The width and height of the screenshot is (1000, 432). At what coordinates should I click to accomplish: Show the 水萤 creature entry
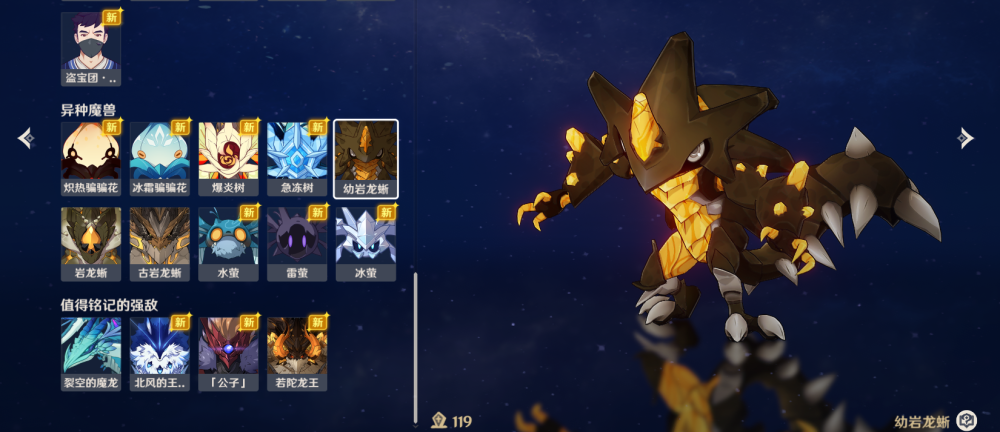[228, 243]
